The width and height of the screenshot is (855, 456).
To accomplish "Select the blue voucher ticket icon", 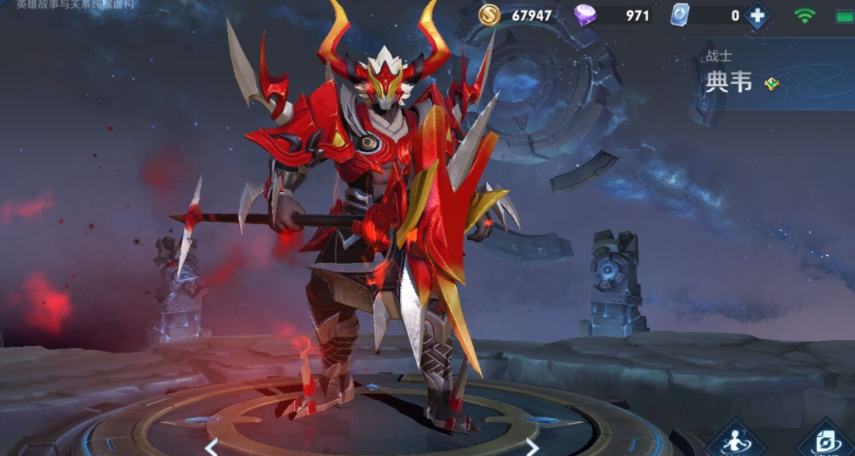I will [x=681, y=15].
